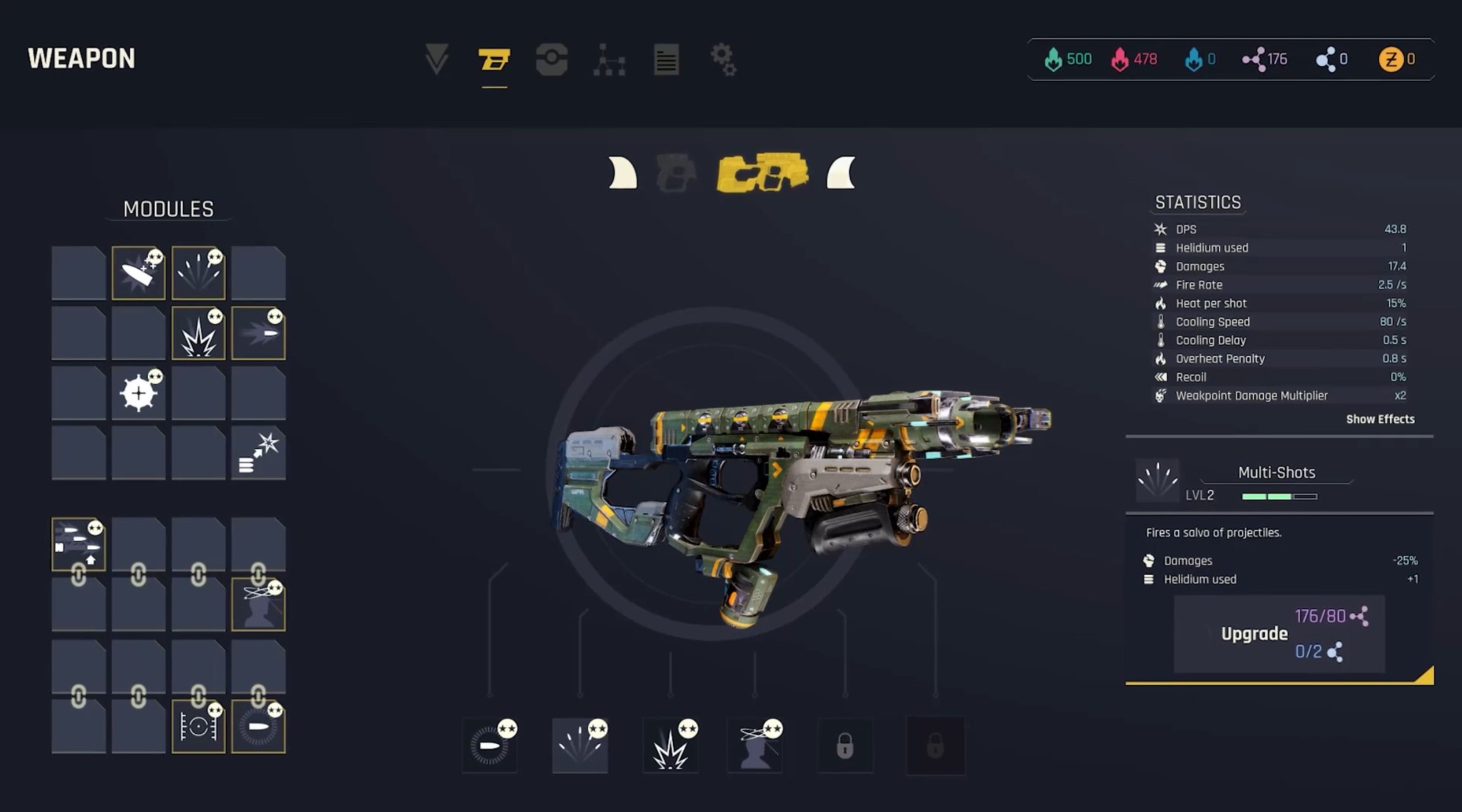Select the highlighted yellow weapon tab
1462x812 pixels.
[x=494, y=59]
